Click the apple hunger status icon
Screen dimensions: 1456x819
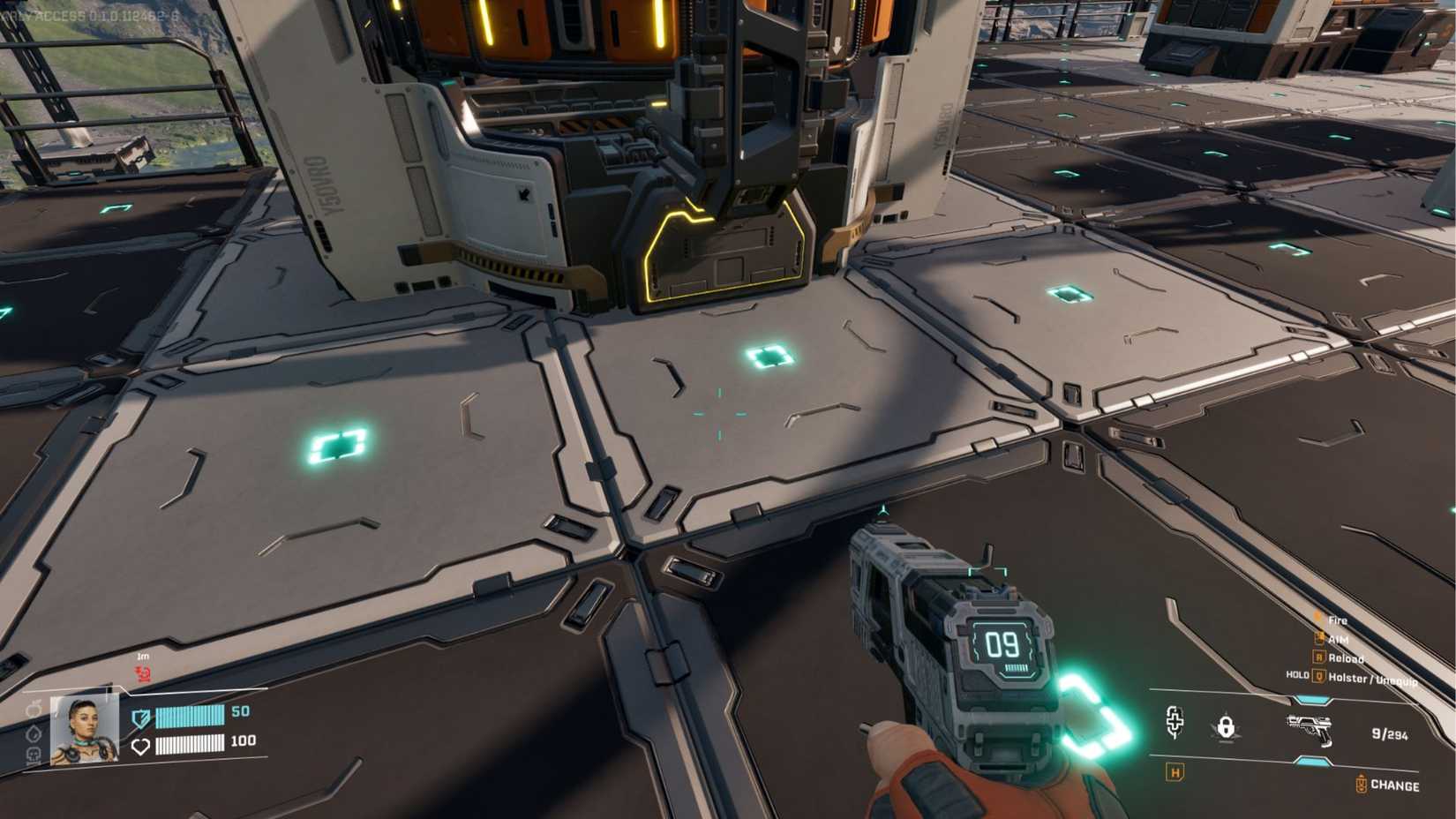tap(34, 710)
